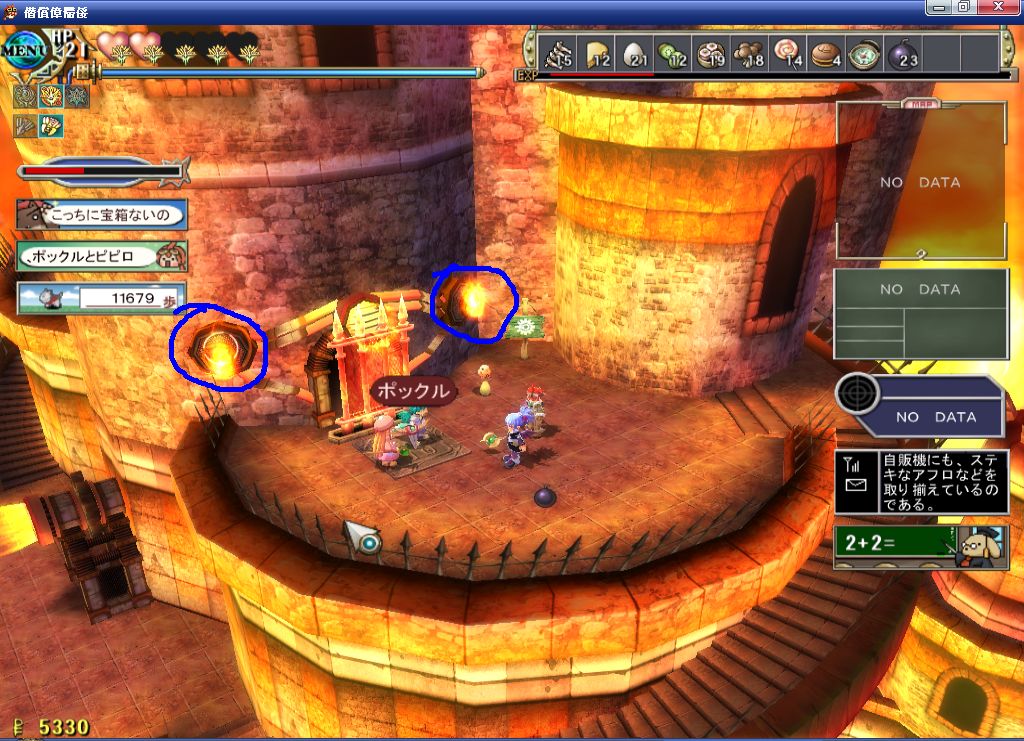This screenshot has height=741, width=1024.
Task: Select the green soup bowl item
Action: pos(863,54)
